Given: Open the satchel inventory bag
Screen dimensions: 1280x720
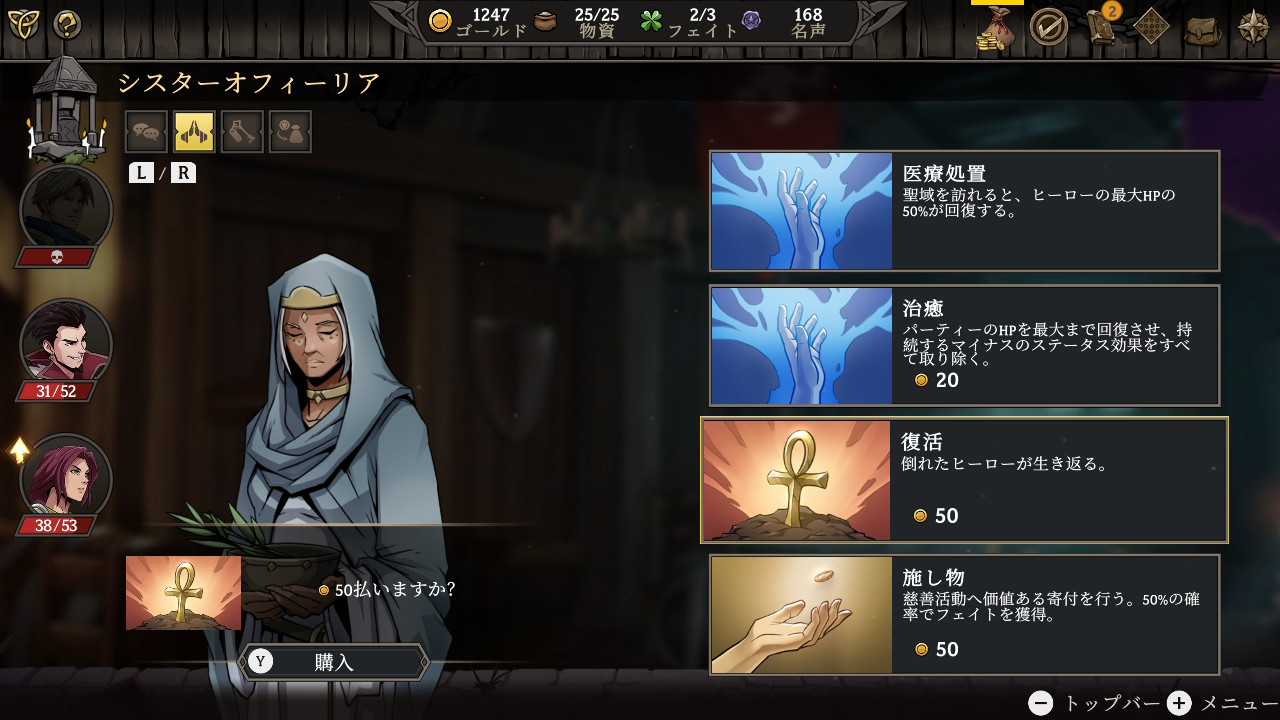Looking at the screenshot, I should coord(1203,29).
